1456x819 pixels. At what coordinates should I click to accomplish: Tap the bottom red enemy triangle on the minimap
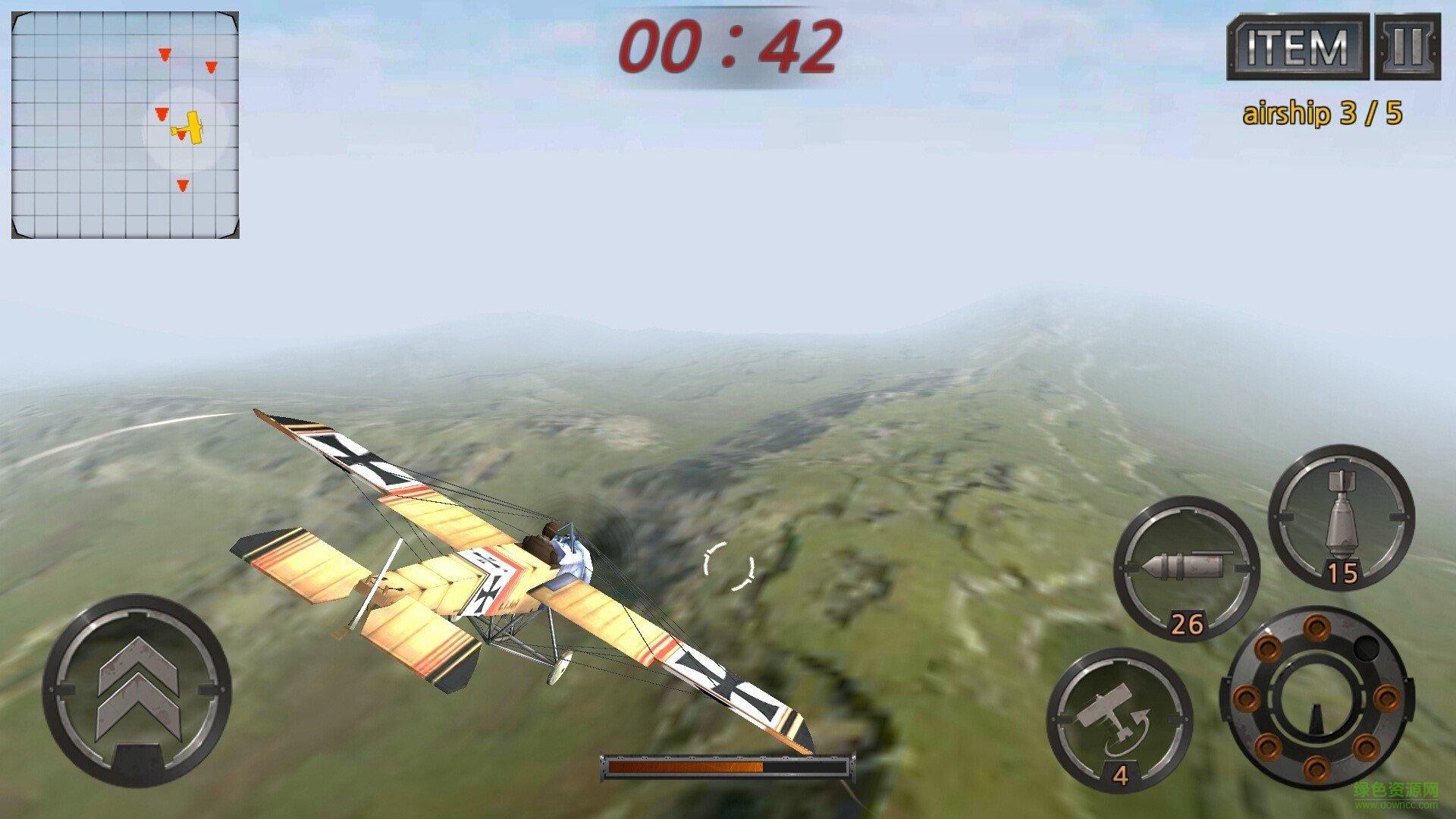point(182,184)
